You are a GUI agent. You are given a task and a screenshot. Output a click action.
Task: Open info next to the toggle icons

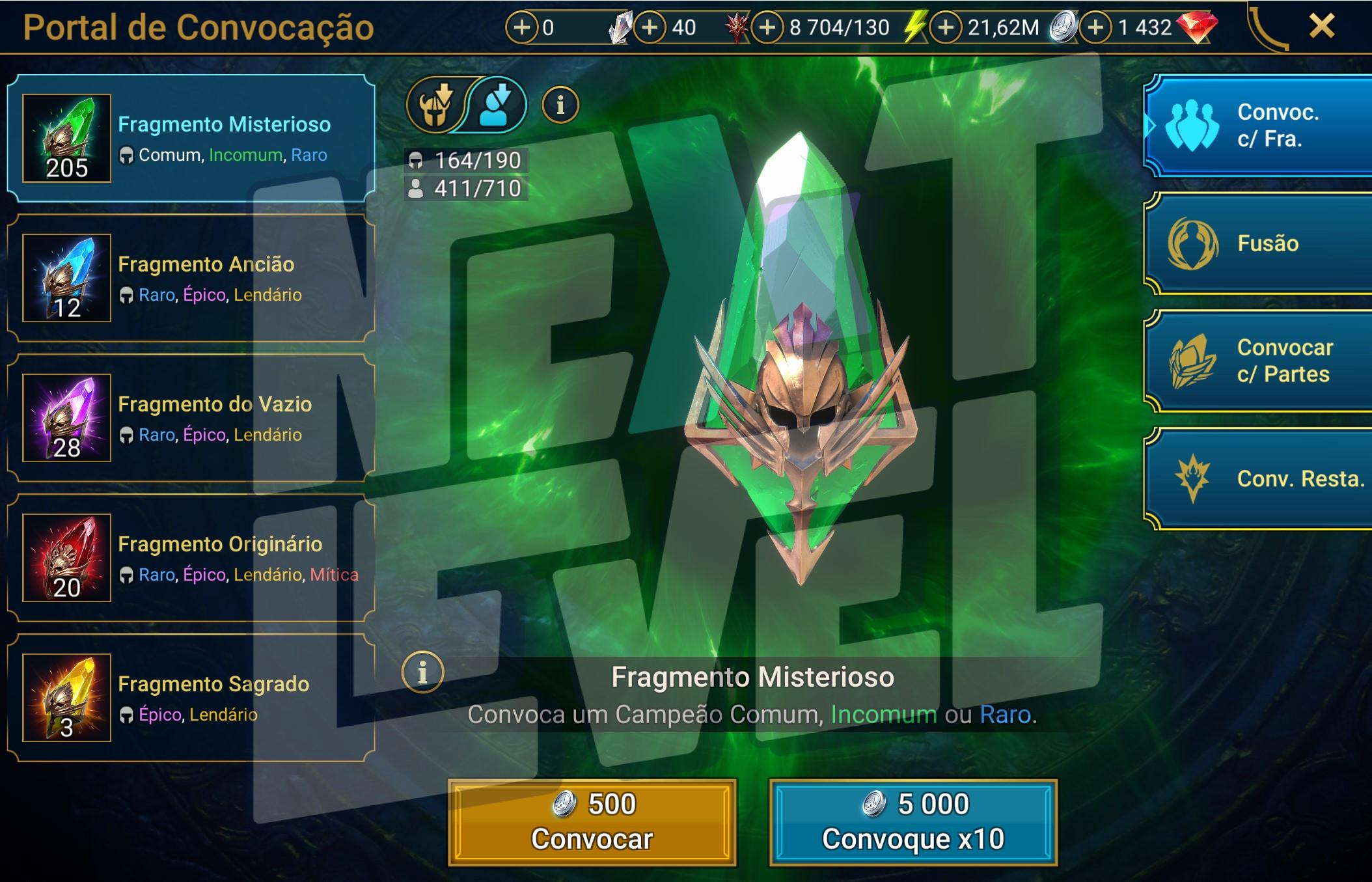(x=560, y=104)
